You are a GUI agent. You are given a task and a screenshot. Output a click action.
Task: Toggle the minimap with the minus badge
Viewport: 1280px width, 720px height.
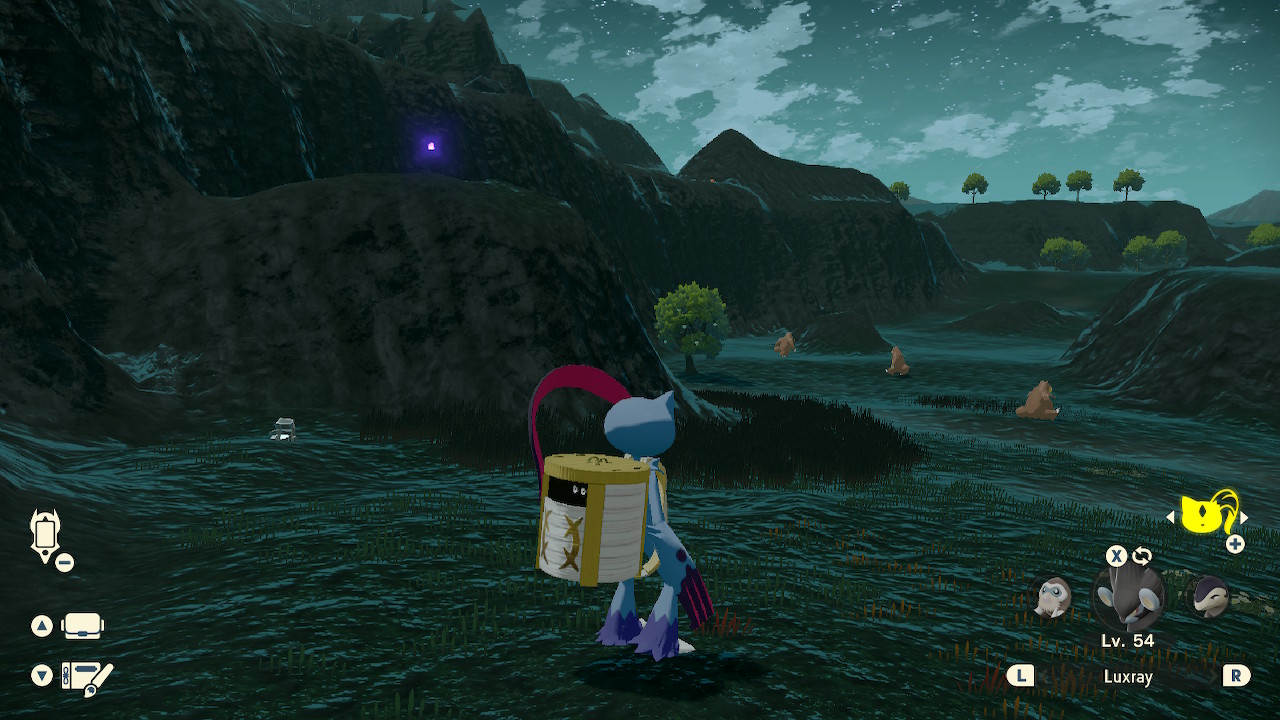64,562
